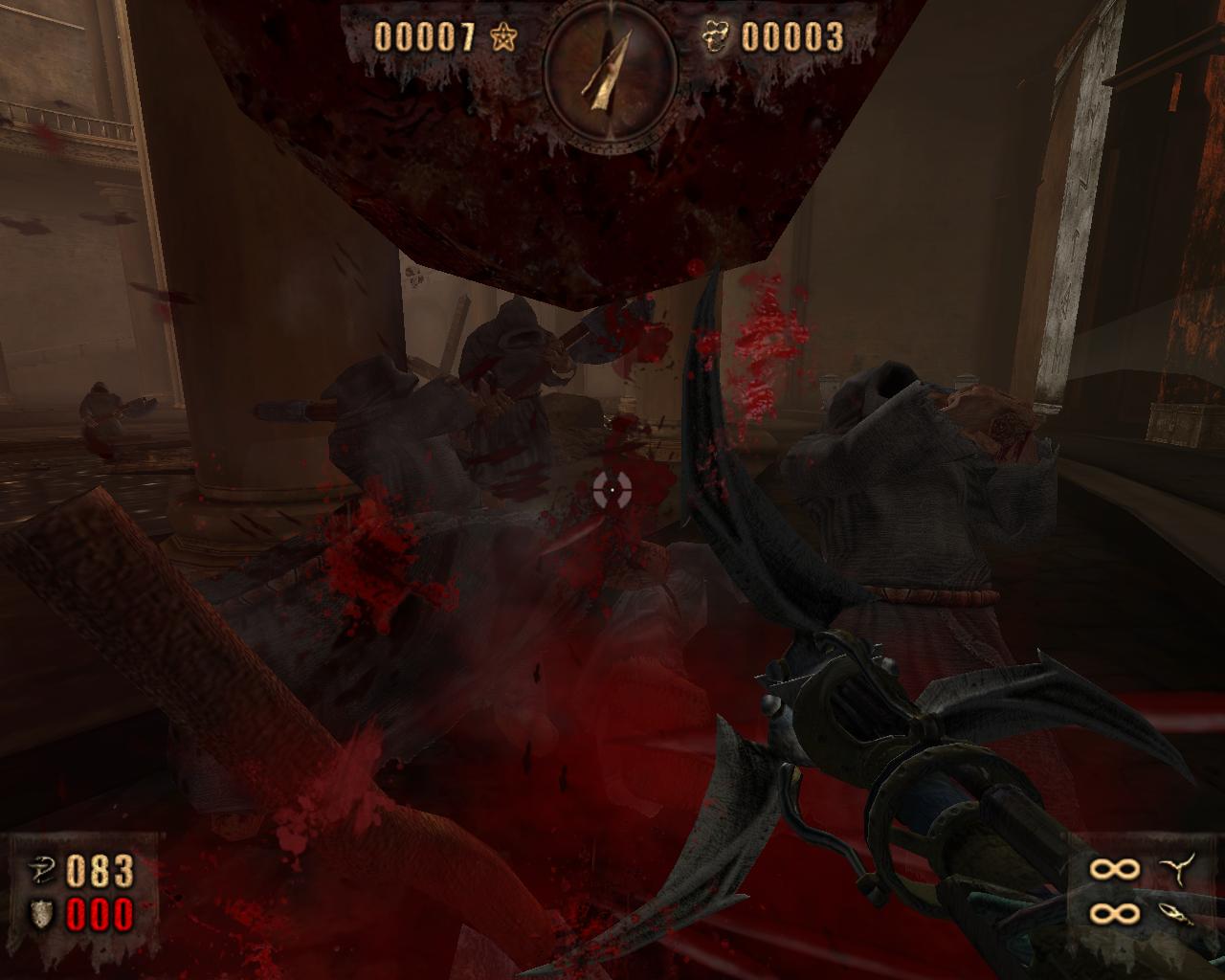Click the health symbol icon

(41, 870)
